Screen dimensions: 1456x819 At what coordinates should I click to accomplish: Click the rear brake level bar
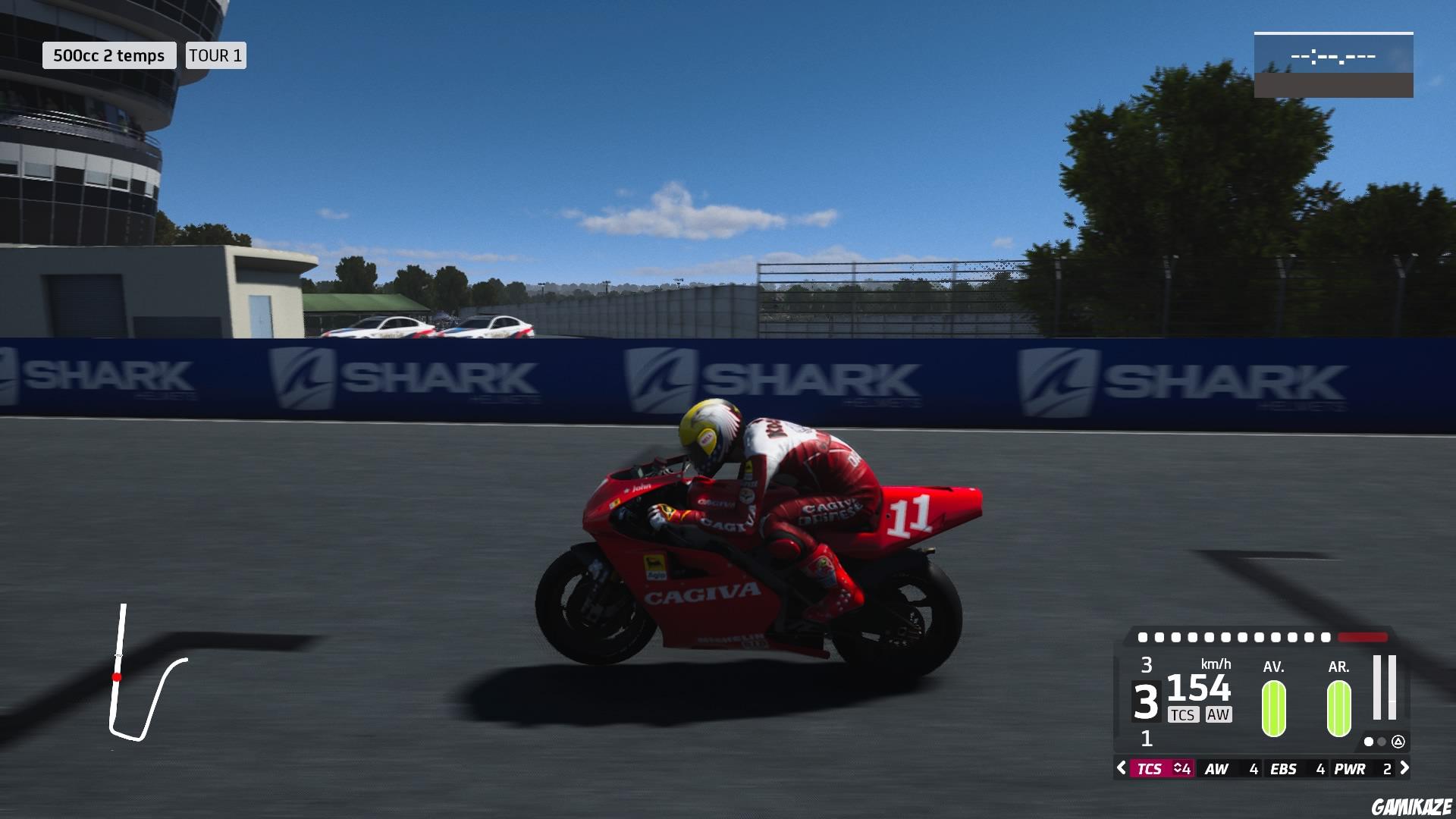pyautogui.click(x=1392, y=687)
